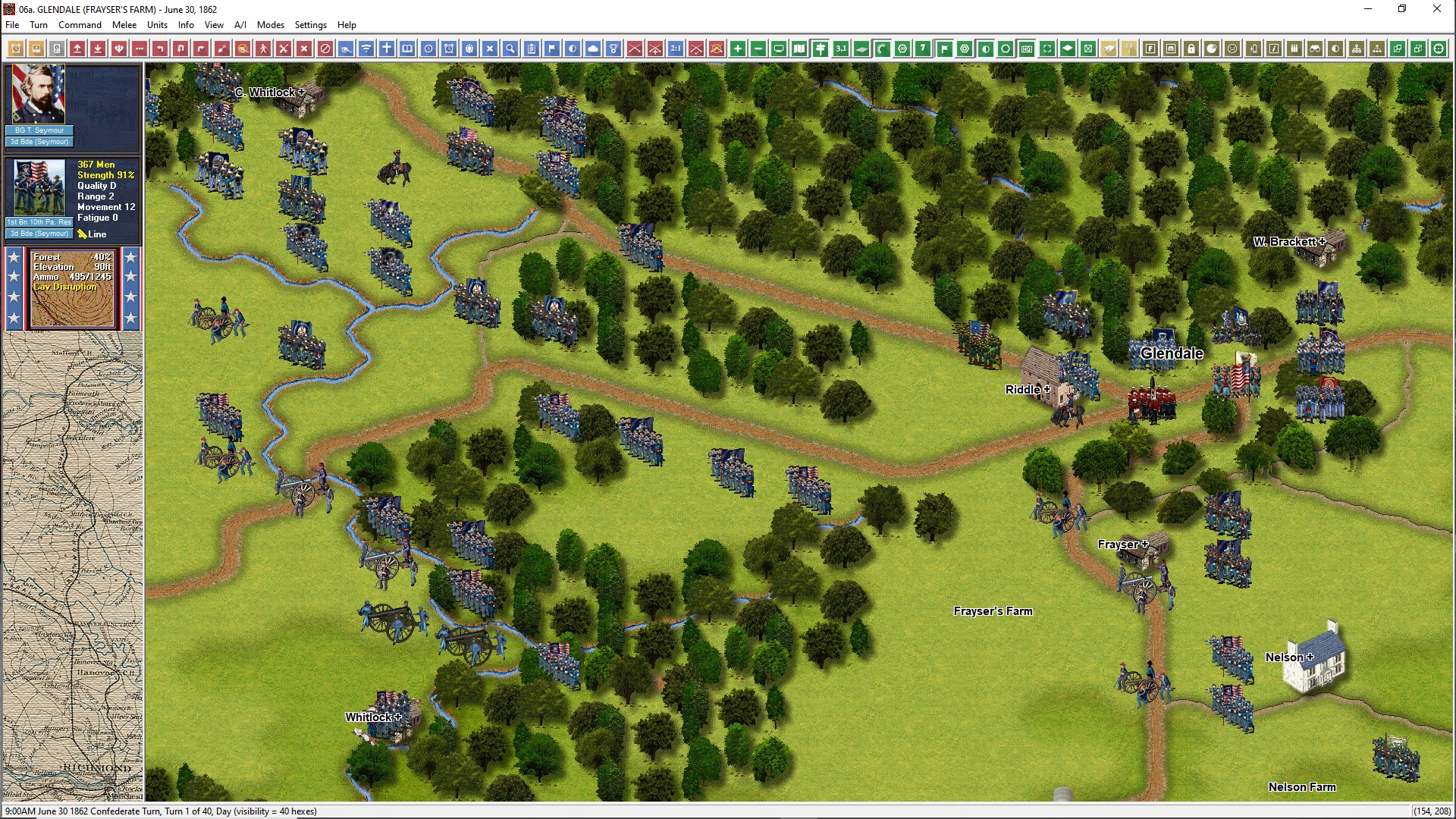The image size is (1456, 819).
Task: Click the red walking figure toolbar button
Action: (263, 49)
